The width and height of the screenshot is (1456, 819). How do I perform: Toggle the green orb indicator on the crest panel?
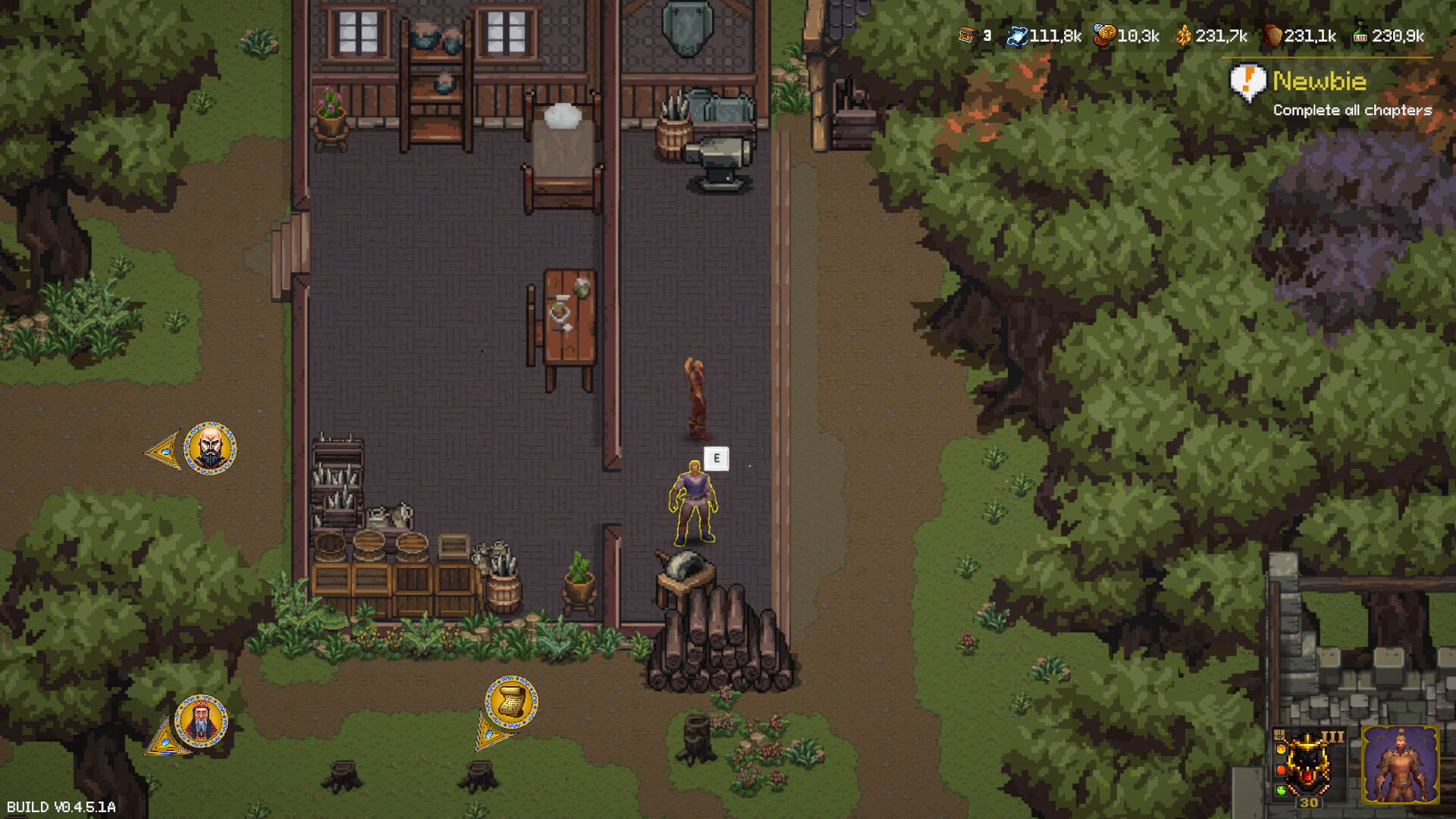click(1281, 790)
